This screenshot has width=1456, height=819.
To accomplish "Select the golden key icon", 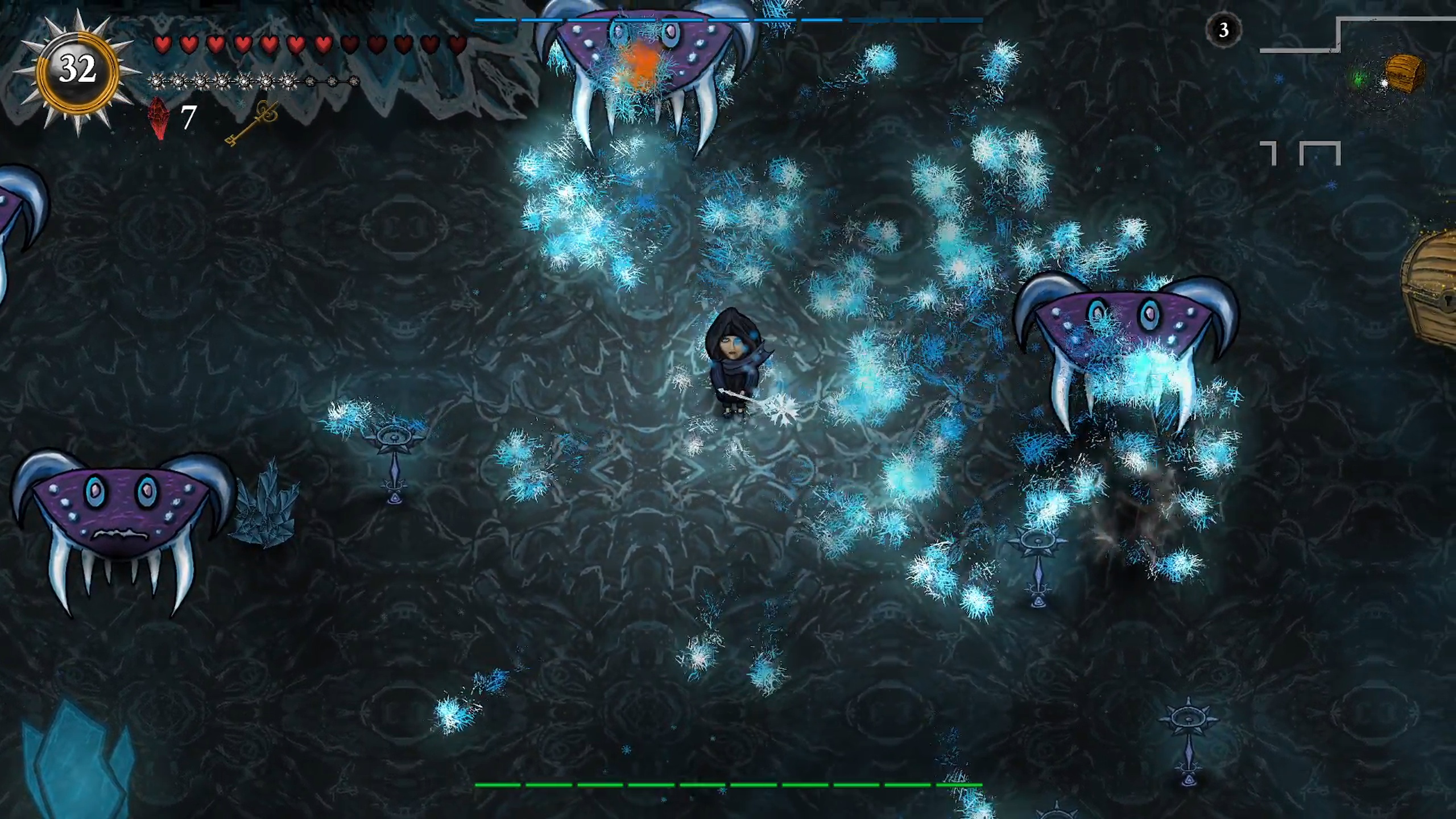I will (251, 124).
